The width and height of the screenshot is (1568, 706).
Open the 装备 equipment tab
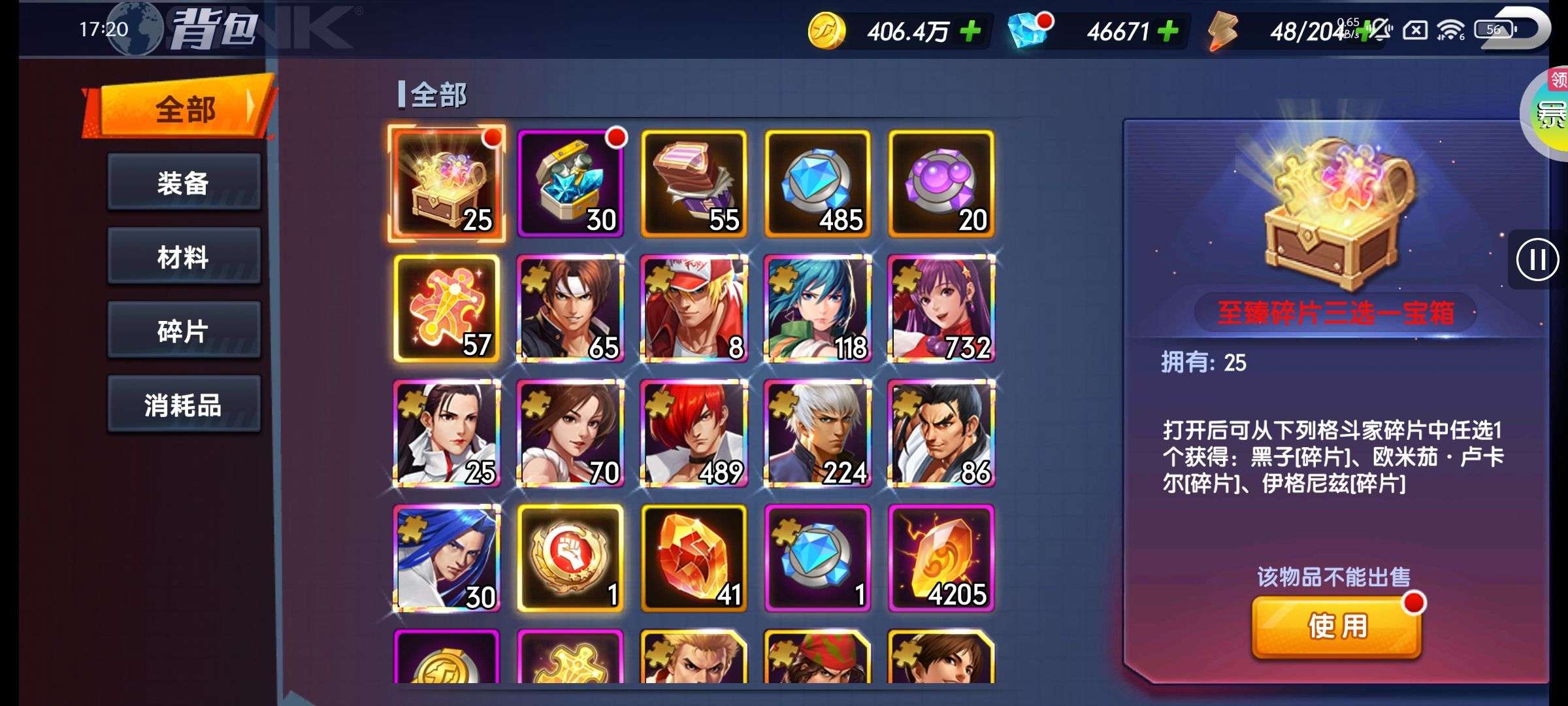tap(184, 182)
